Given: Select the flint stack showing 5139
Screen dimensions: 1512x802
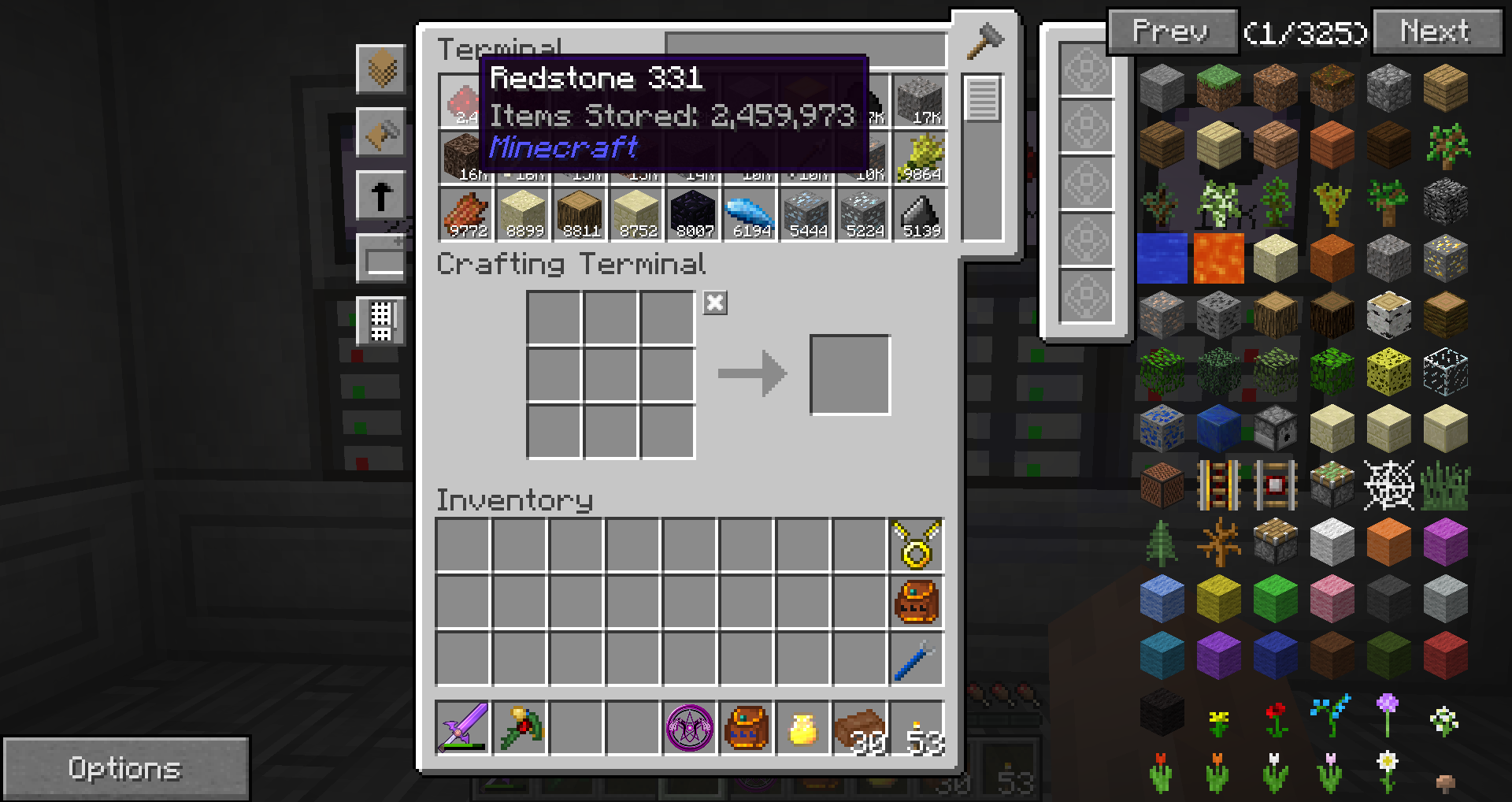Looking at the screenshot, I should 919,214.
